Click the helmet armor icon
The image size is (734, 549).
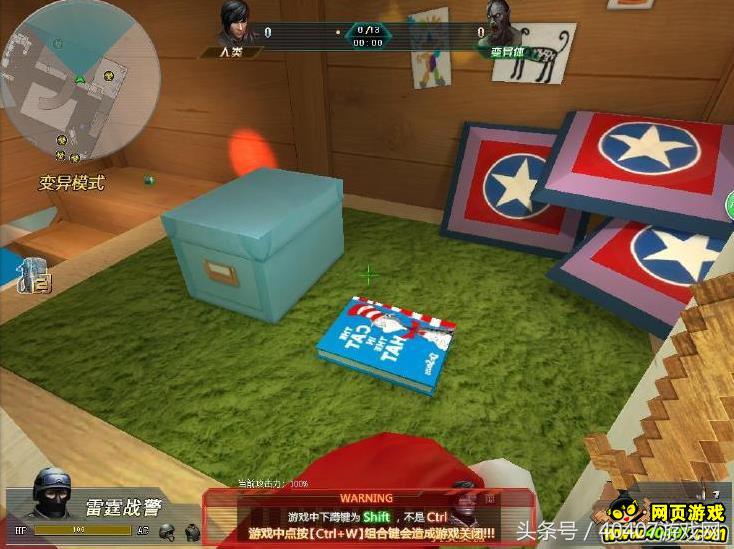click(x=167, y=532)
